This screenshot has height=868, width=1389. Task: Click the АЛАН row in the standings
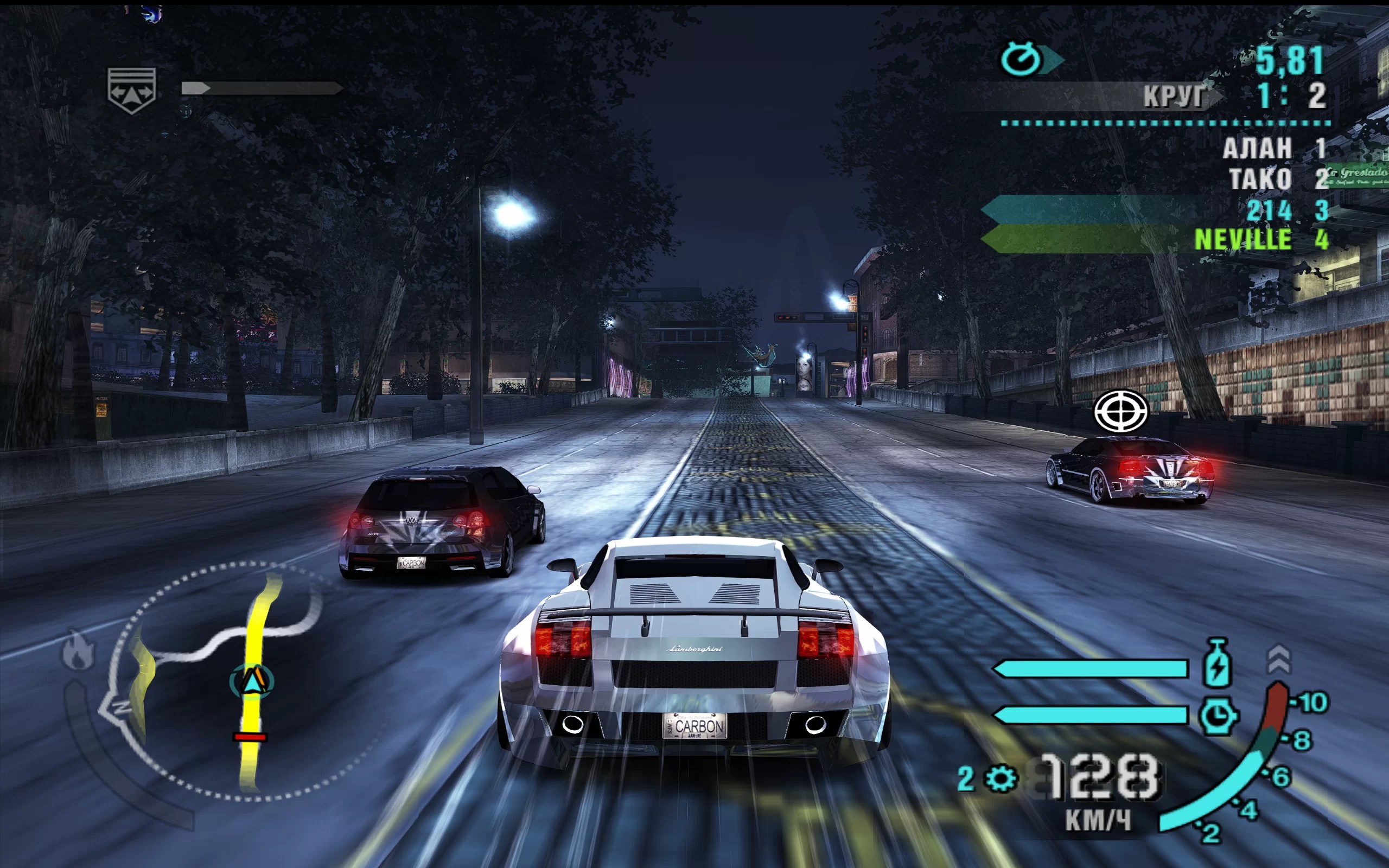pos(1273,148)
